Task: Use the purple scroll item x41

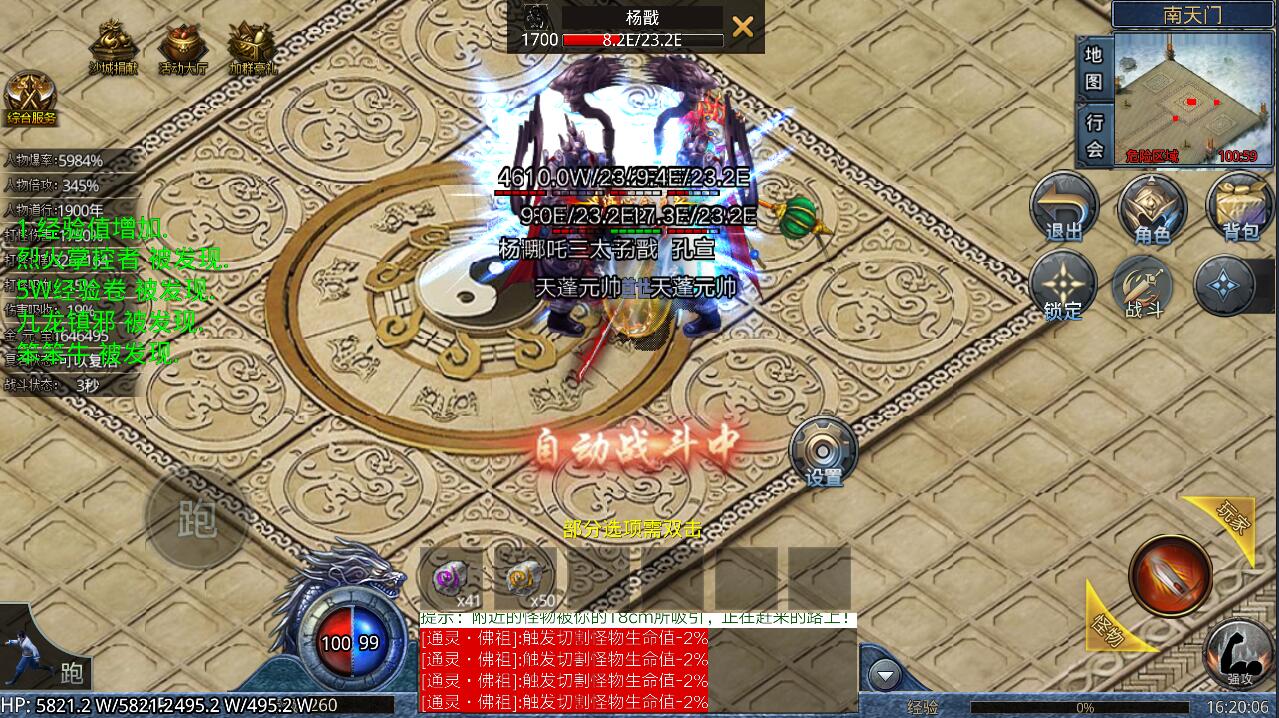Action: click(x=447, y=577)
